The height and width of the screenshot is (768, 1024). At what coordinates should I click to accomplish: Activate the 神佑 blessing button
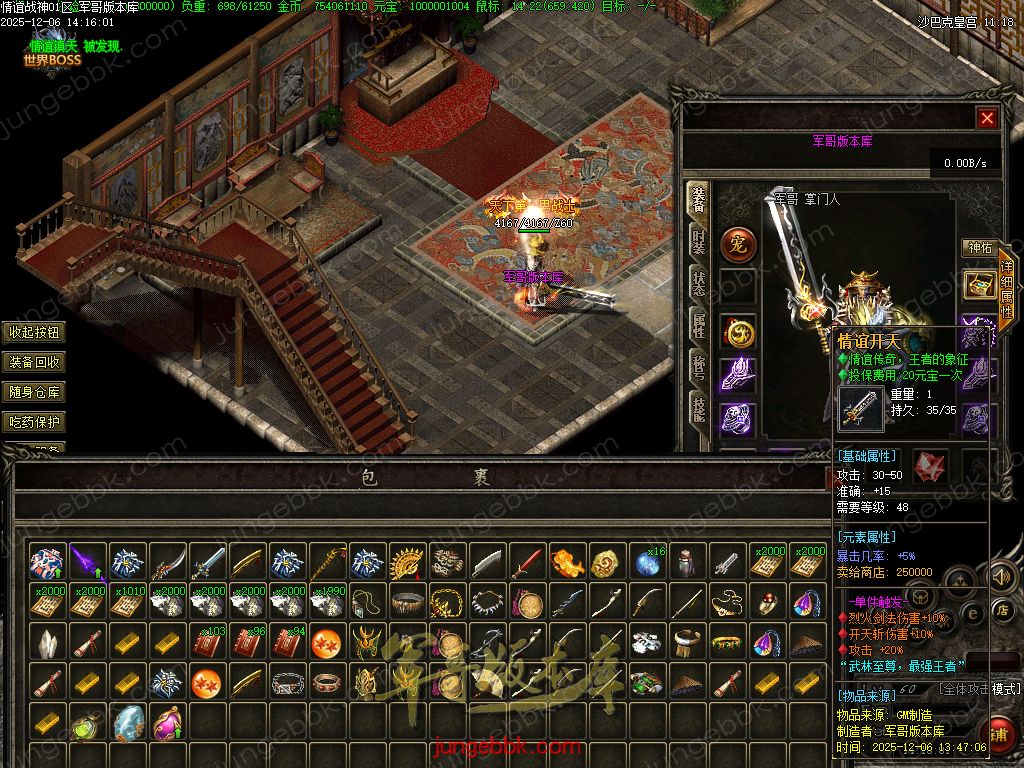click(x=977, y=247)
